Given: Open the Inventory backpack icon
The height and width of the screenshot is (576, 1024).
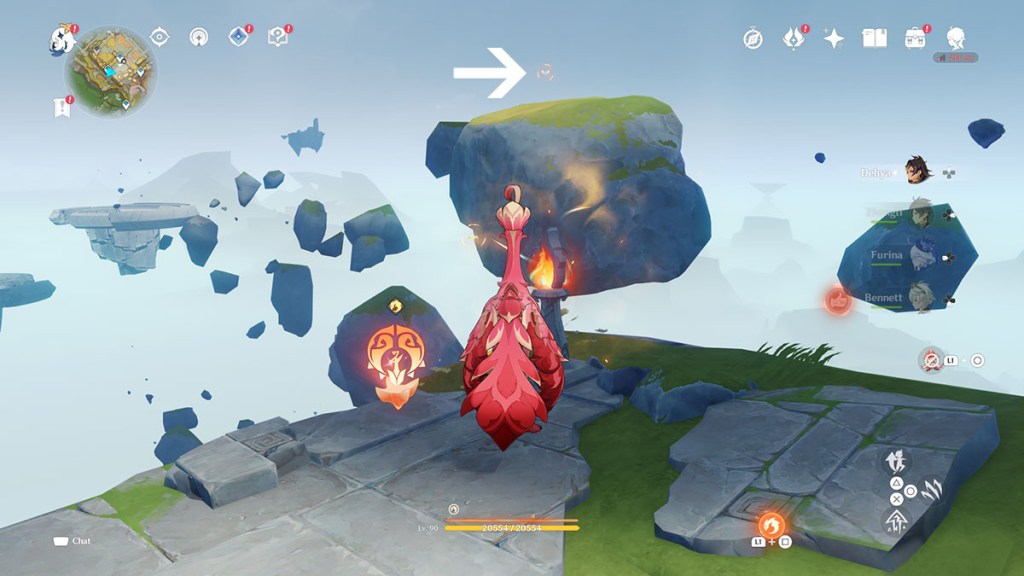Looking at the screenshot, I should tap(915, 39).
